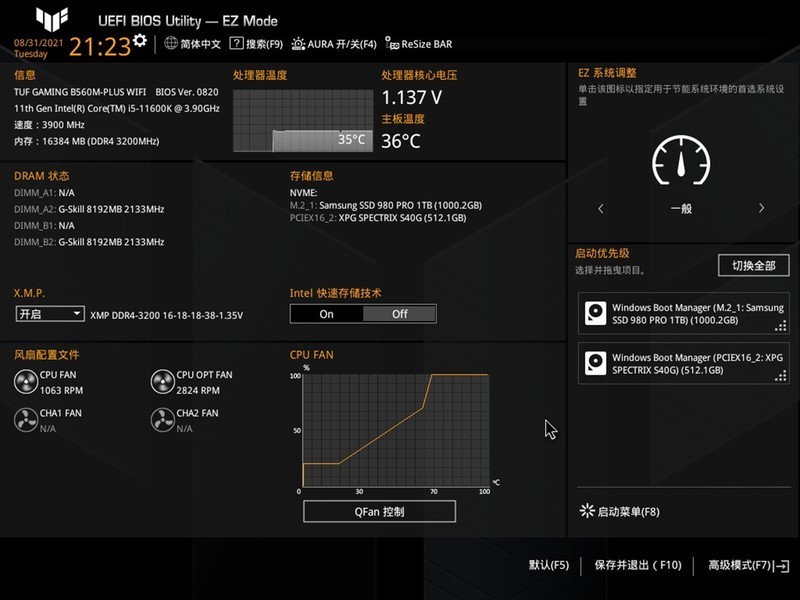The width and height of the screenshot is (800, 600).
Task: Toggle AURA 开/关 lighting
Action: [335, 44]
